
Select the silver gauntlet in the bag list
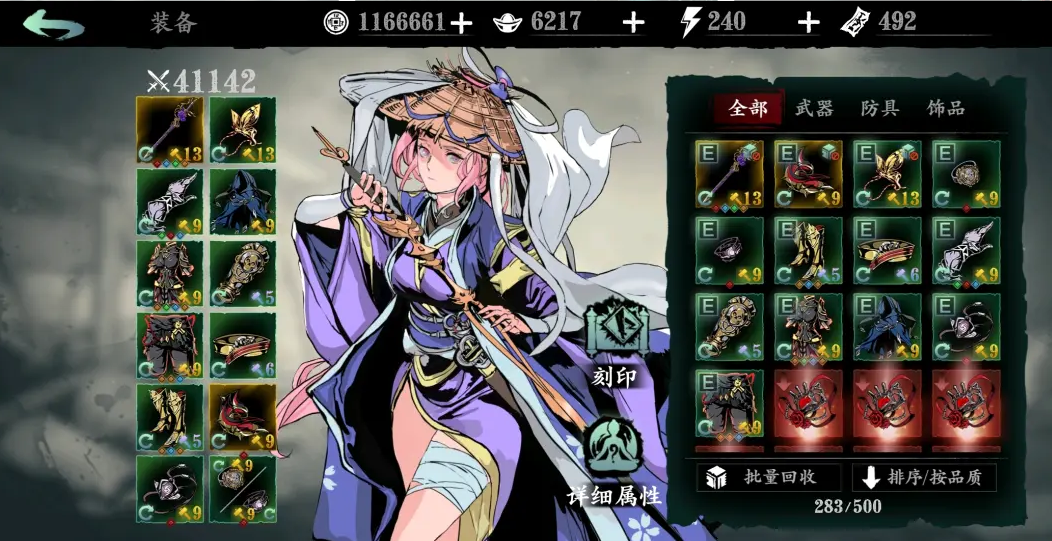coord(966,250)
